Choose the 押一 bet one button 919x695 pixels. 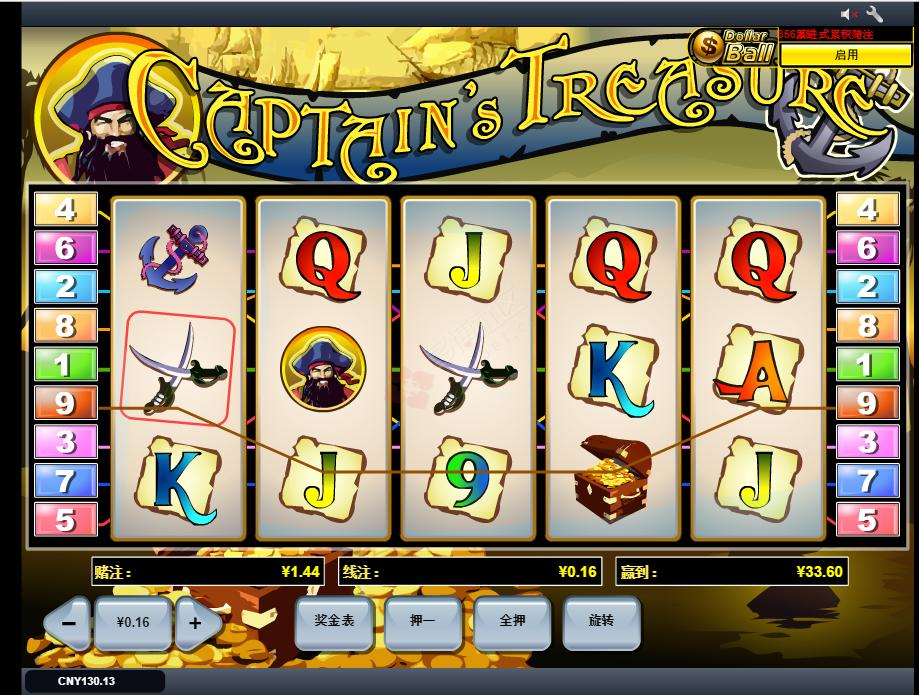(422, 621)
